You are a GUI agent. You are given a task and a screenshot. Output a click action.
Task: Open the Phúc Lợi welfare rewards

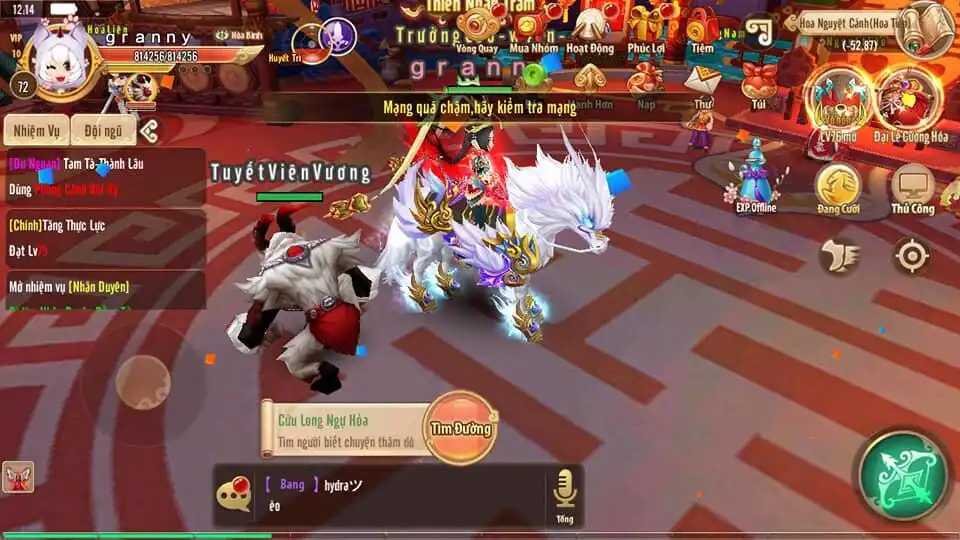[x=647, y=29]
